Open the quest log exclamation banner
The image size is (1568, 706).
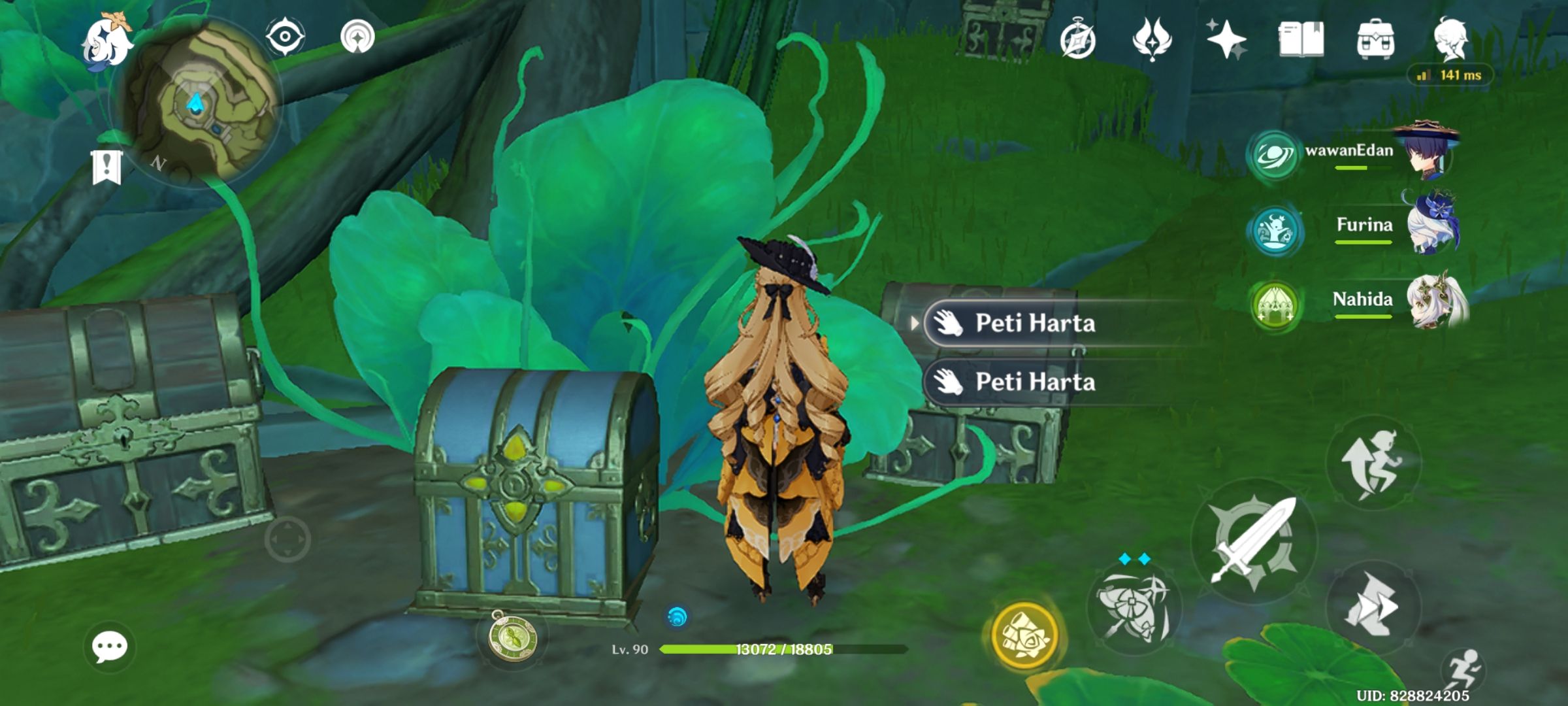(x=106, y=167)
